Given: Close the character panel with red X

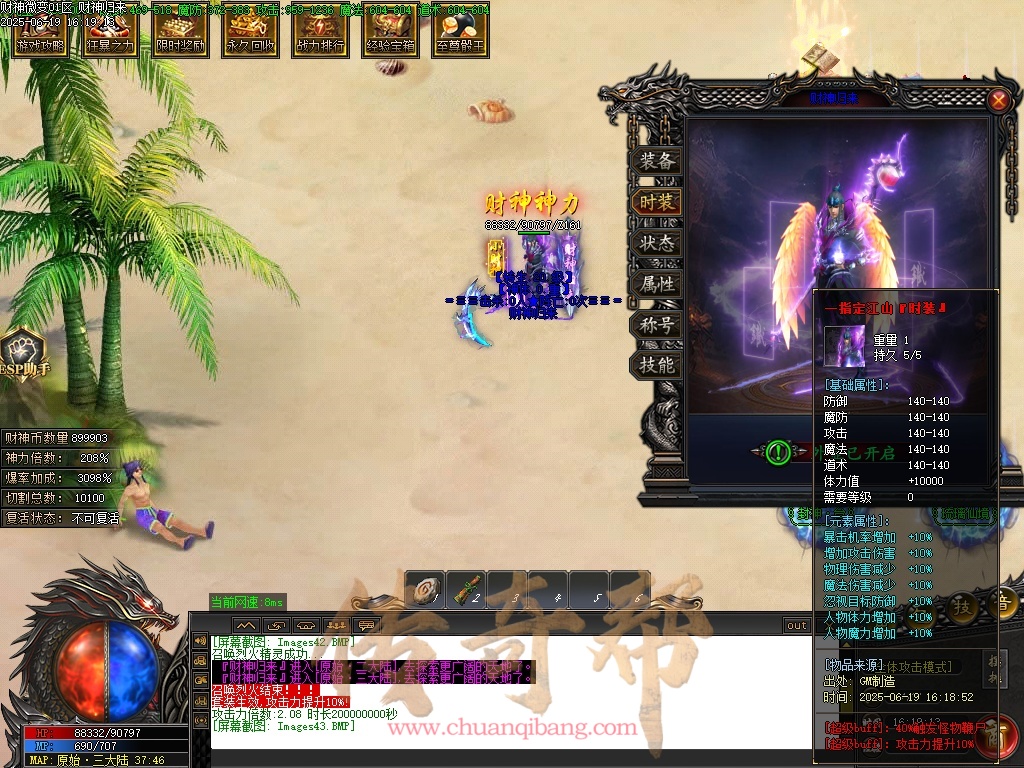Looking at the screenshot, I should click(x=998, y=100).
